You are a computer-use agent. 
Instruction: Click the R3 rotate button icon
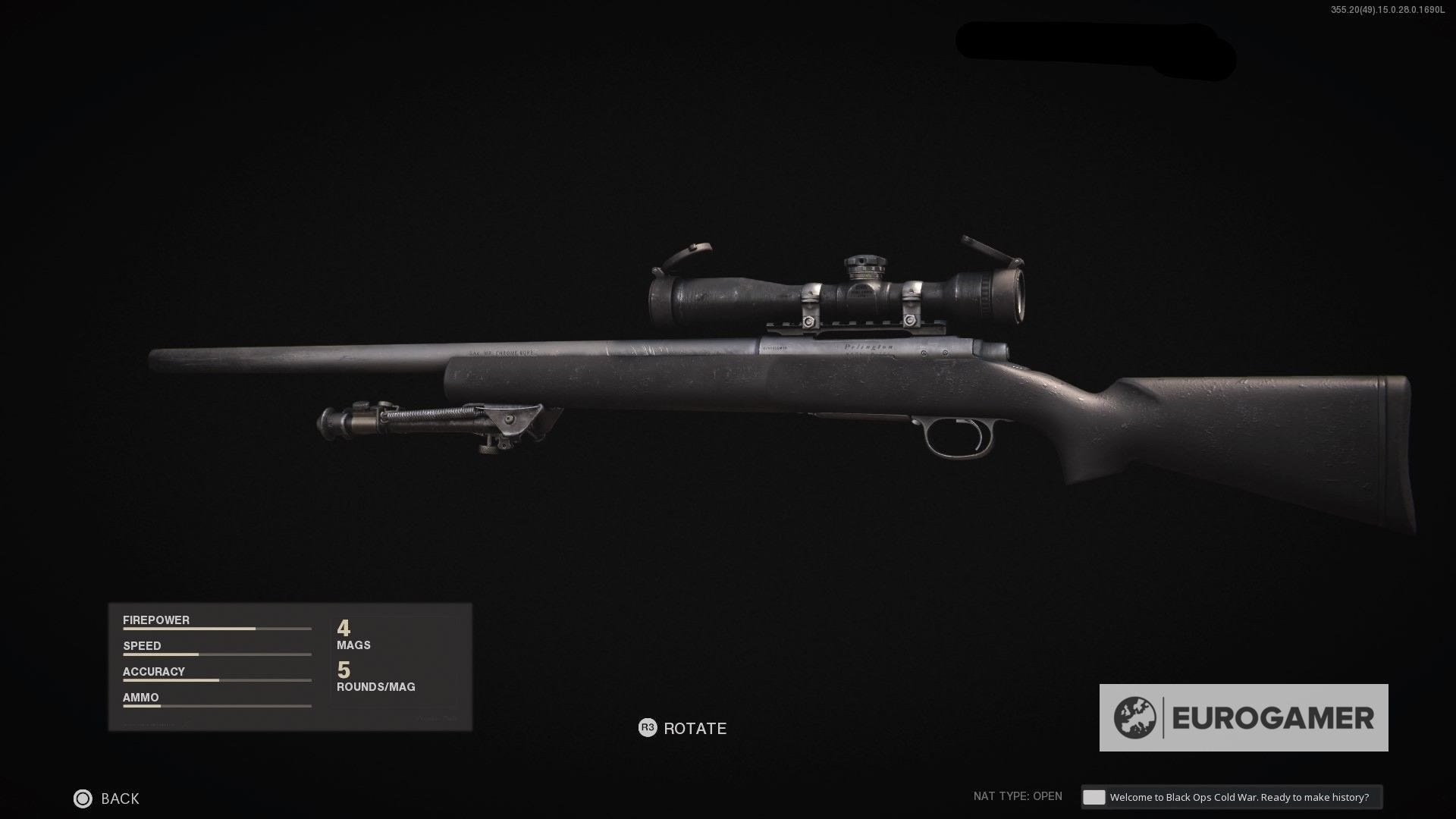pos(646,728)
